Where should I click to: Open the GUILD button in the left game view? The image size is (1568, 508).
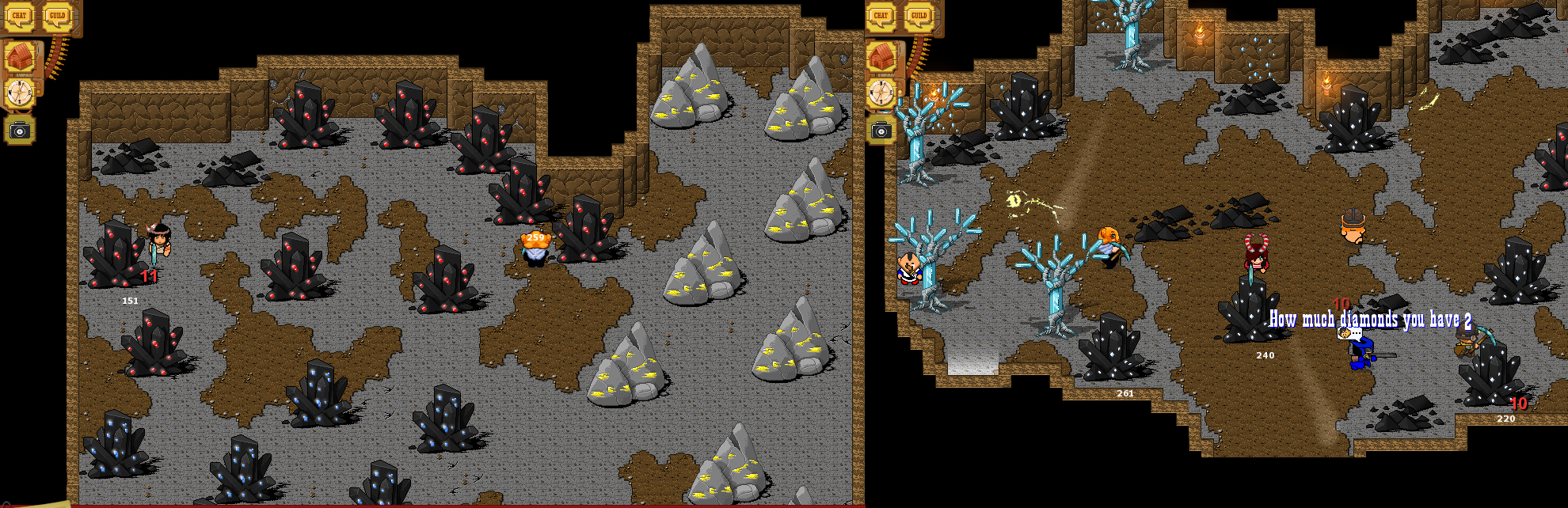[x=57, y=16]
